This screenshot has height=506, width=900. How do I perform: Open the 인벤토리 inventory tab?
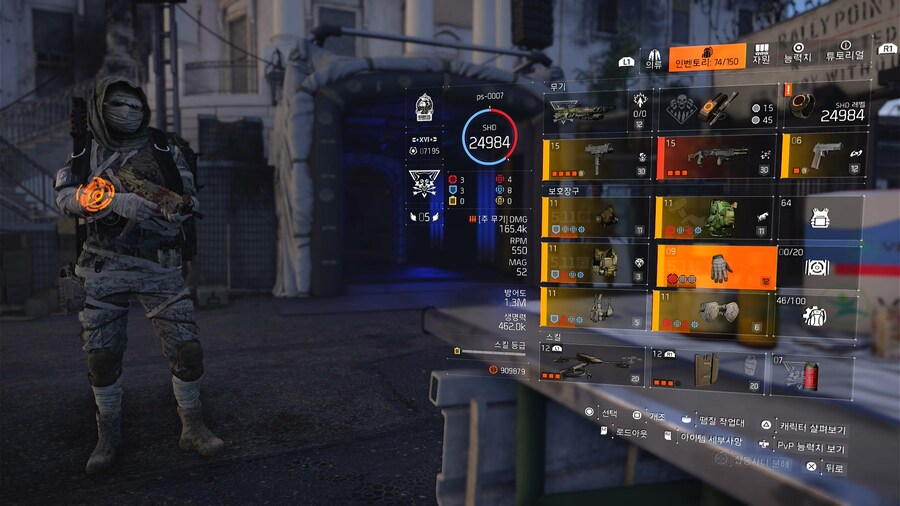(708, 57)
